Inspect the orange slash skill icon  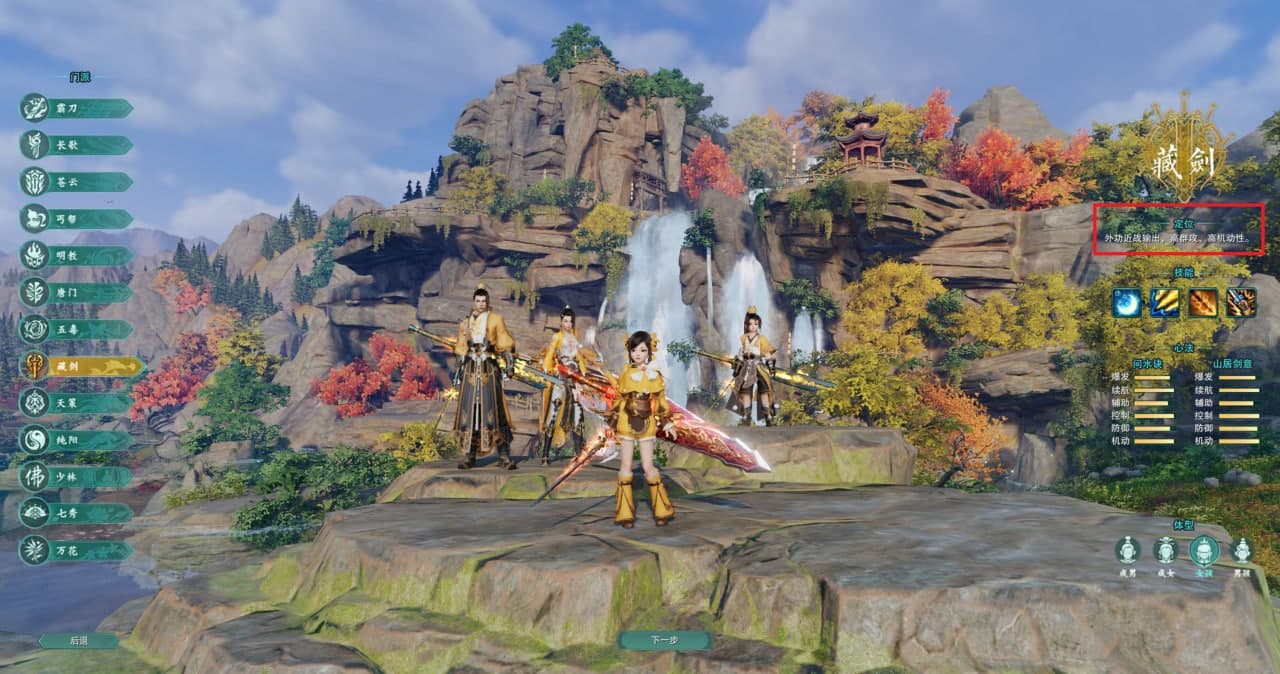pyautogui.click(x=1203, y=302)
